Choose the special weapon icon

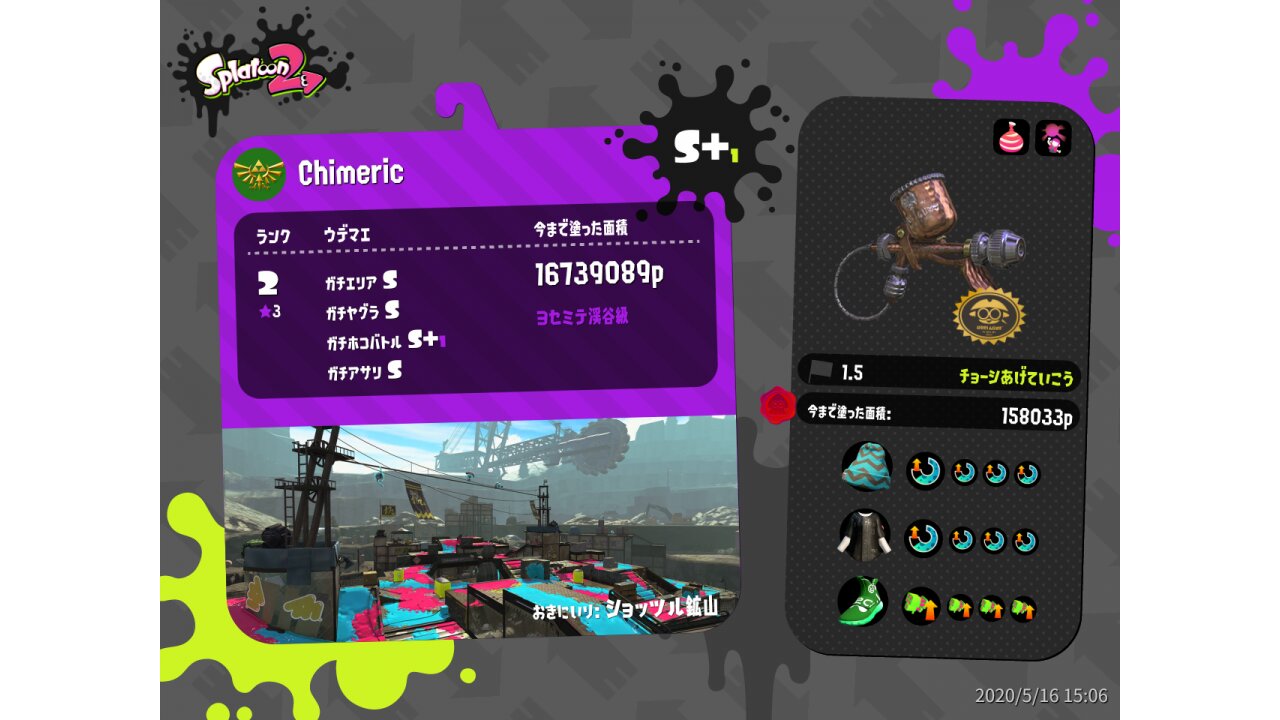1053,138
